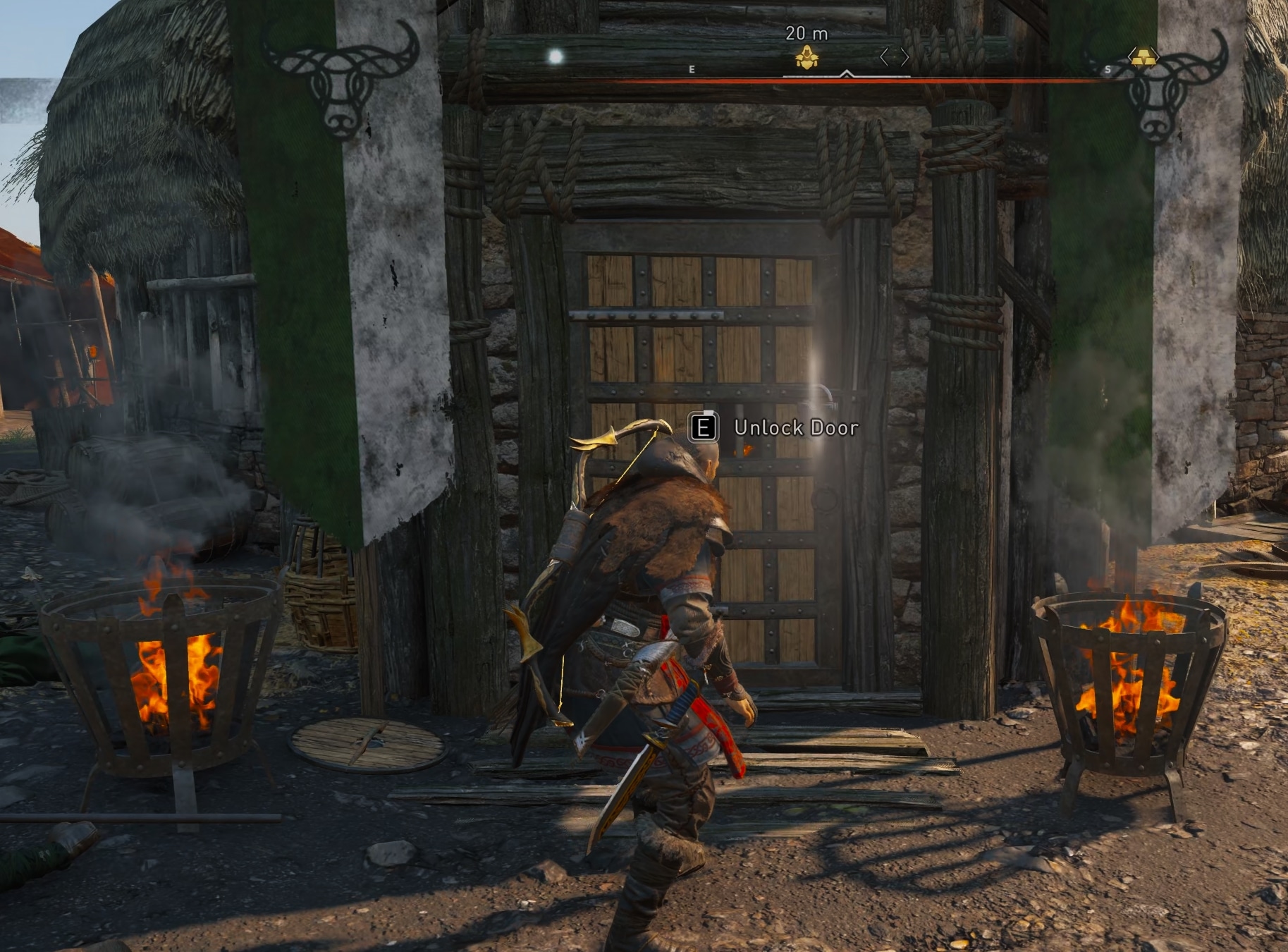The height and width of the screenshot is (952, 1288).
Task: Select the golden quest marker on the compass
Action: tap(806, 56)
